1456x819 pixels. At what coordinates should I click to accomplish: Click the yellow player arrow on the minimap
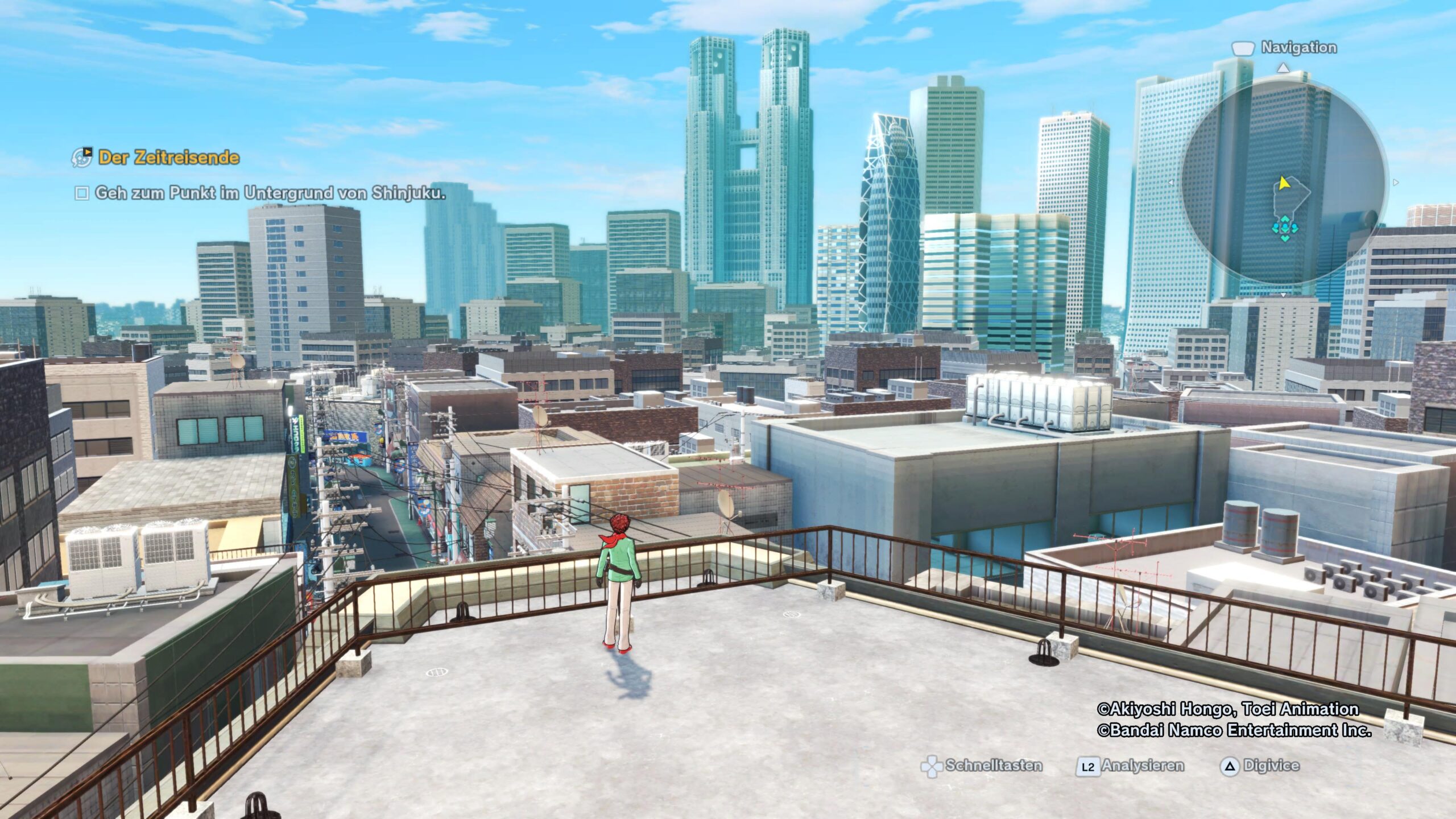click(1283, 183)
